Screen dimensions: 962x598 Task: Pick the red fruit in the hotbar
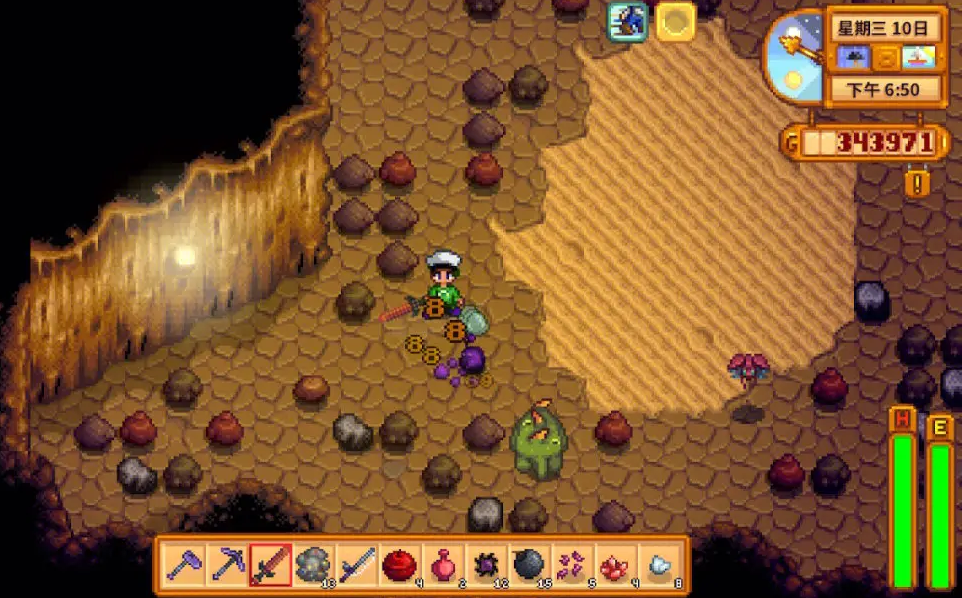tap(399, 564)
